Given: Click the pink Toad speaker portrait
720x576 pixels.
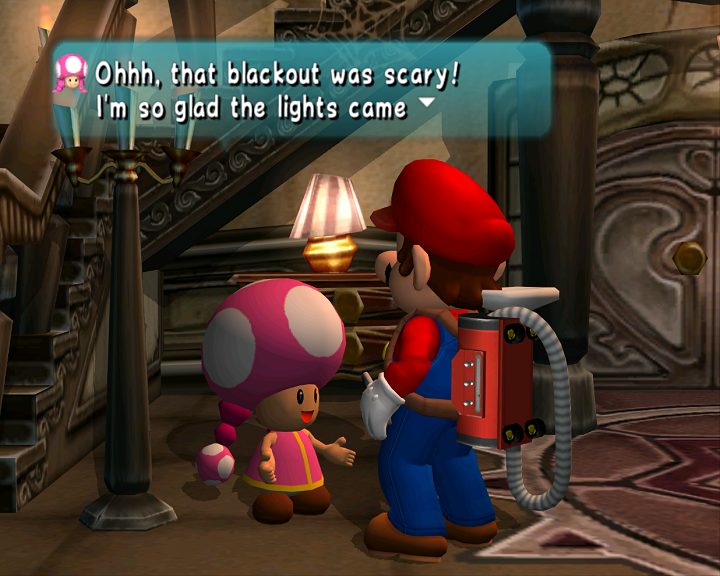Looking at the screenshot, I should tap(71, 73).
